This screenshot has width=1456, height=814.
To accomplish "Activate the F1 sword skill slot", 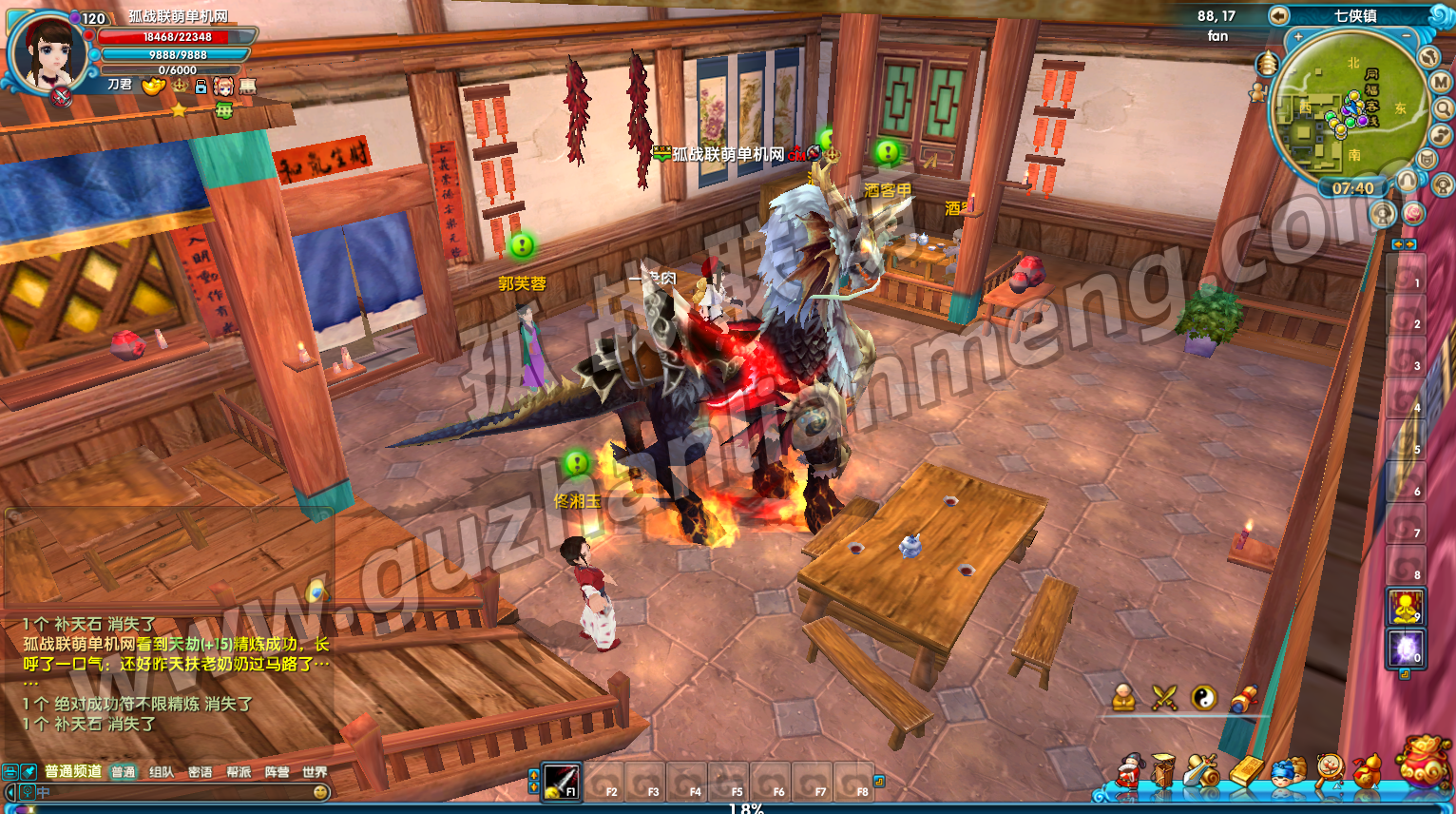I will pos(561,781).
